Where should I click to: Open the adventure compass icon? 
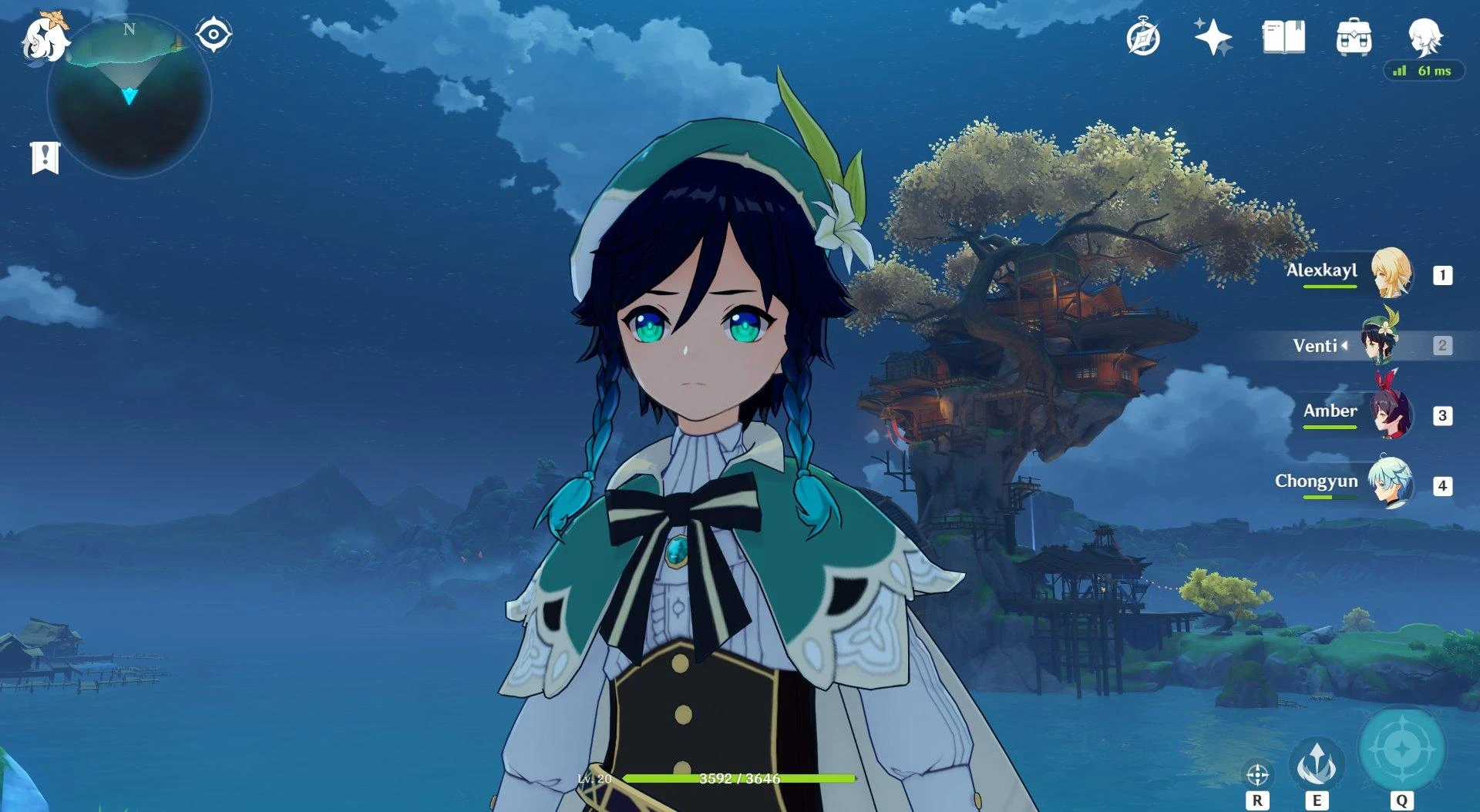(x=1142, y=38)
